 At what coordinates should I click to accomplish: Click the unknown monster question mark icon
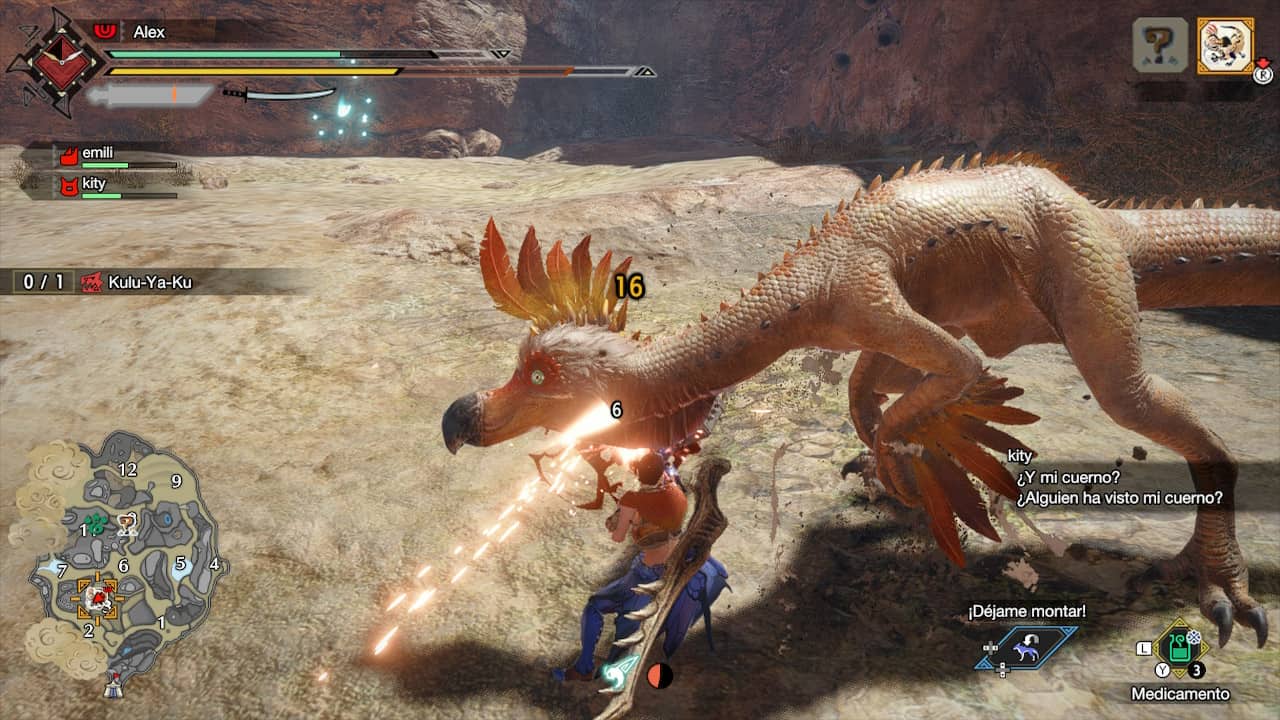coord(1160,45)
